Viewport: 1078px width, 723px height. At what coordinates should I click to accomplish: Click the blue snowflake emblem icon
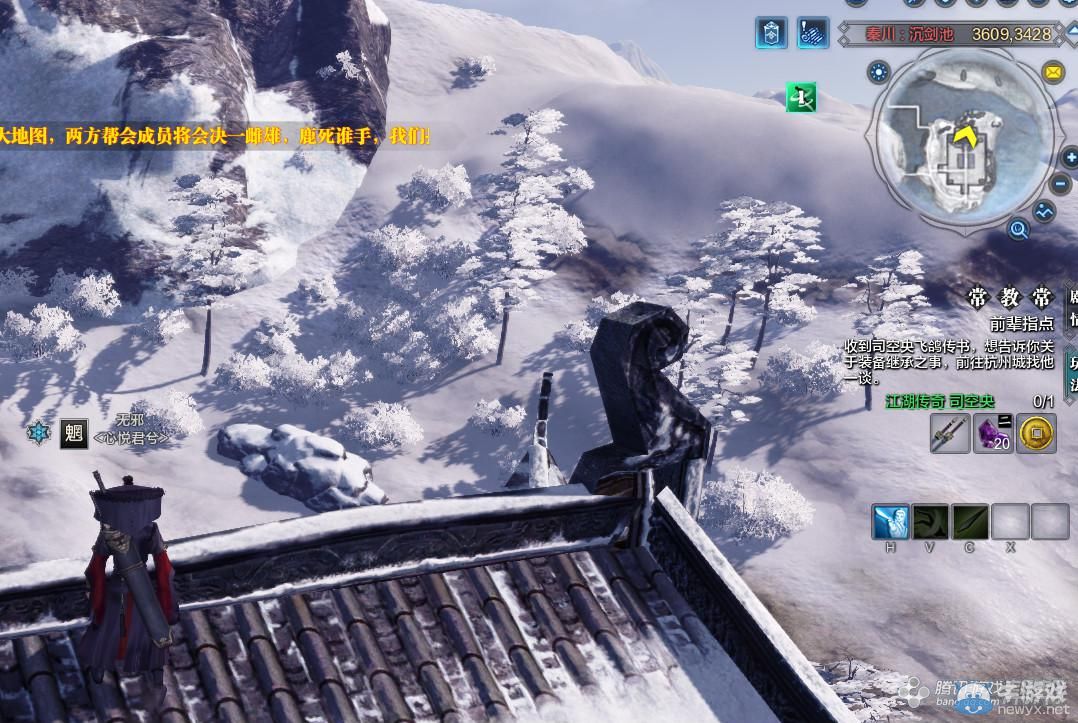(38, 433)
